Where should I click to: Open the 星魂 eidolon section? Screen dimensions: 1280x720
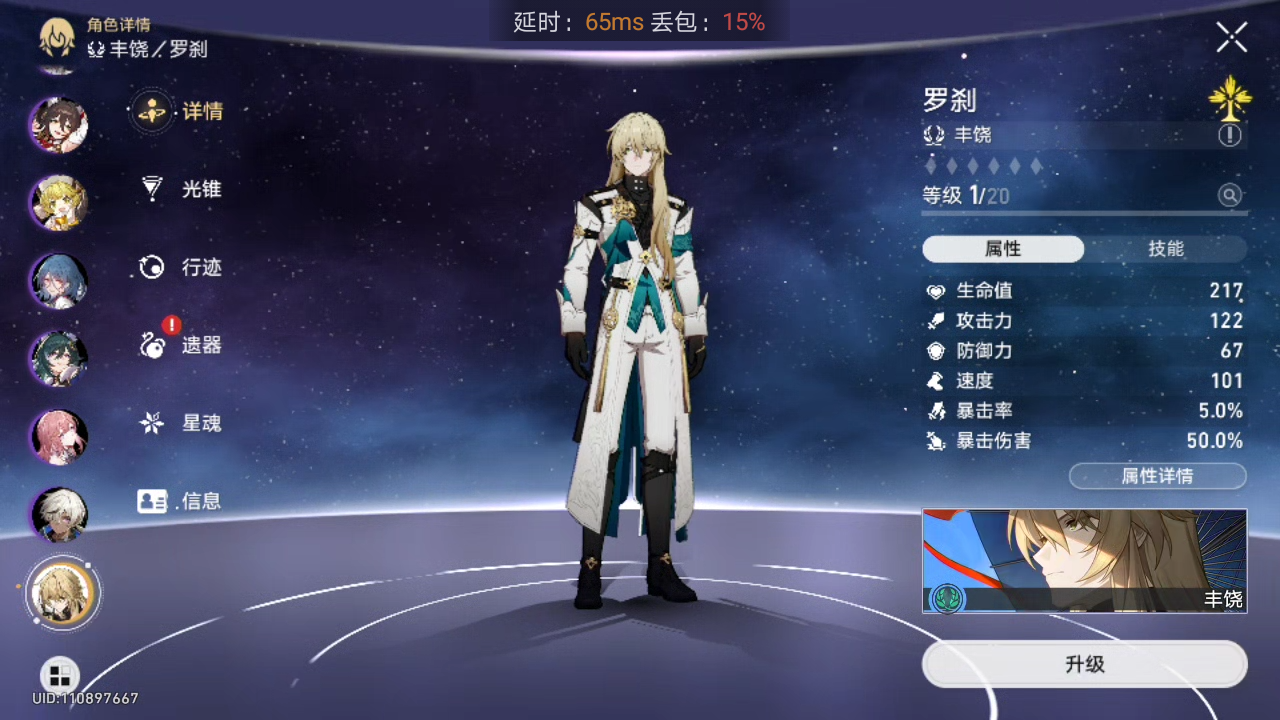tap(181, 423)
